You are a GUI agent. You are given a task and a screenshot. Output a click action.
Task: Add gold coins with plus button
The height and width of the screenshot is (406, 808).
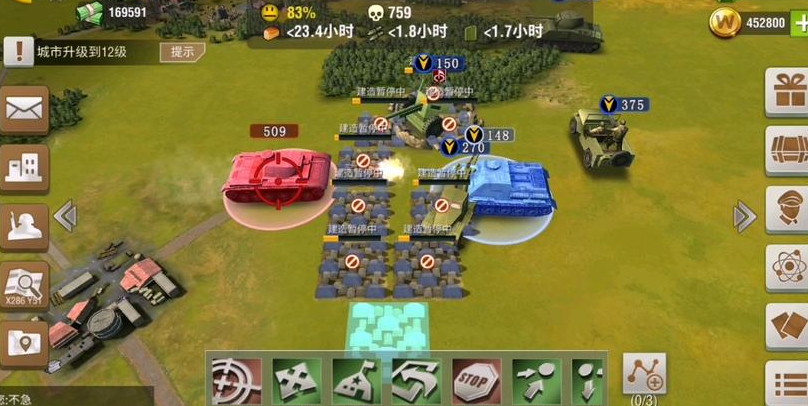pyautogui.click(x=800, y=22)
